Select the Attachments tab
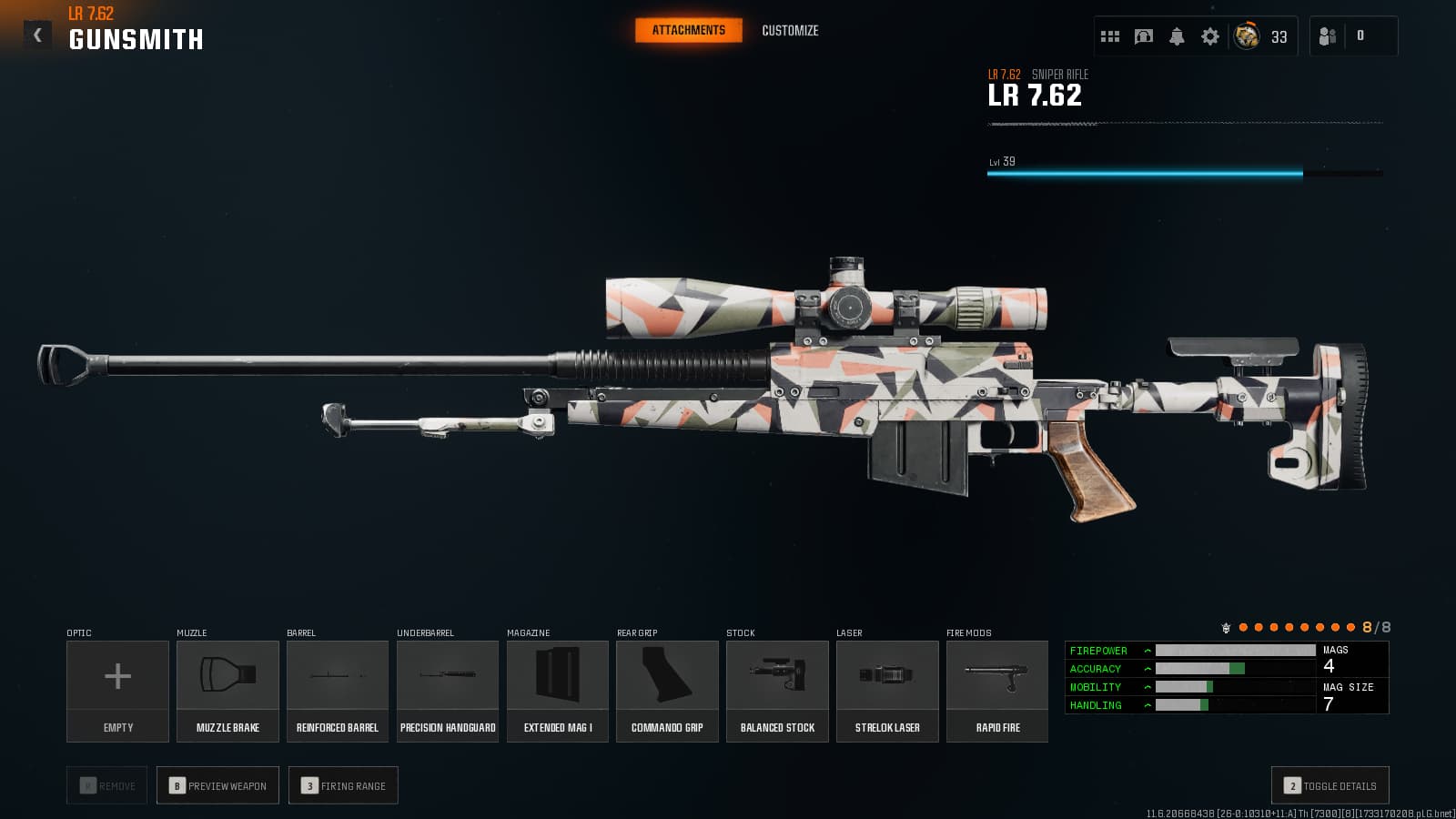The height and width of the screenshot is (819, 1456). (x=688, y=31)
